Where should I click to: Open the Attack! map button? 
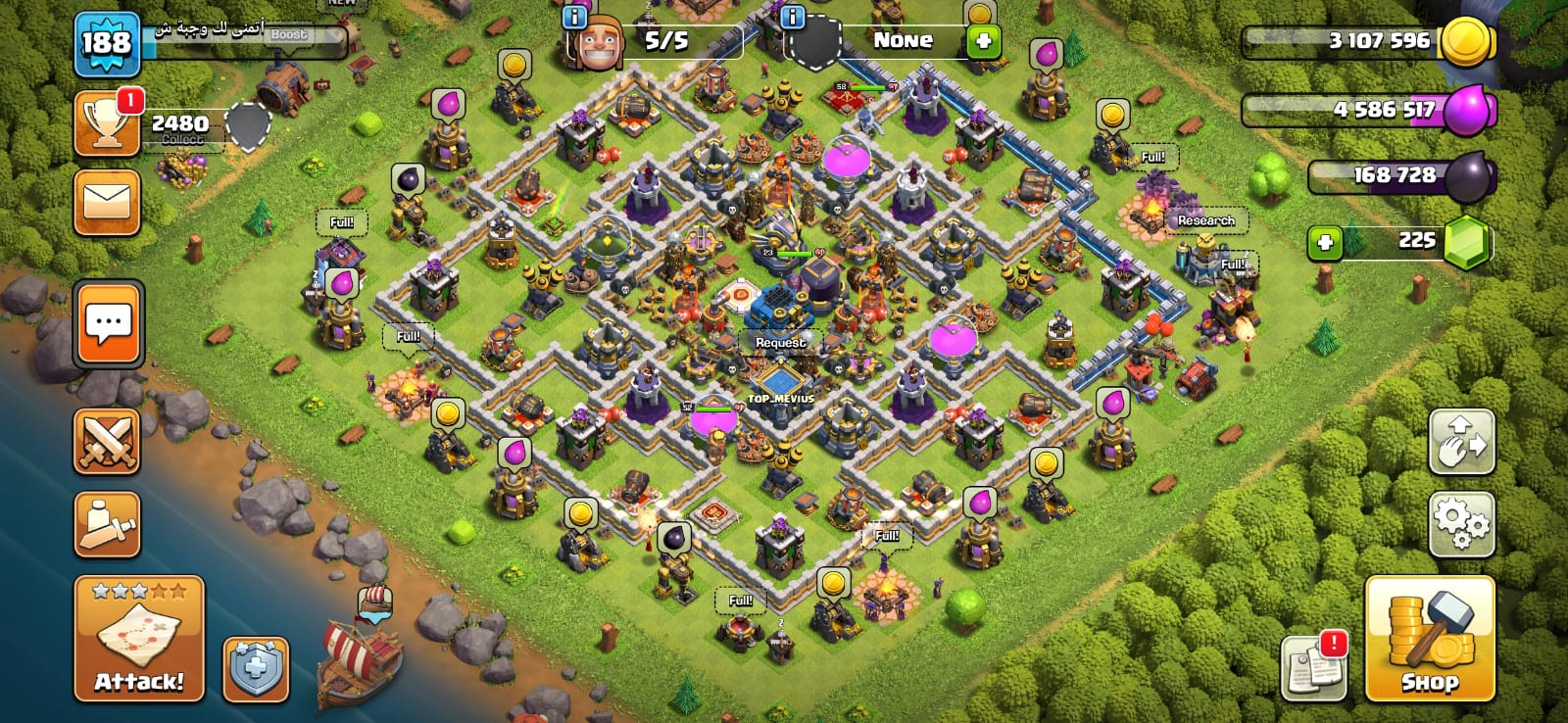point(139,638)
